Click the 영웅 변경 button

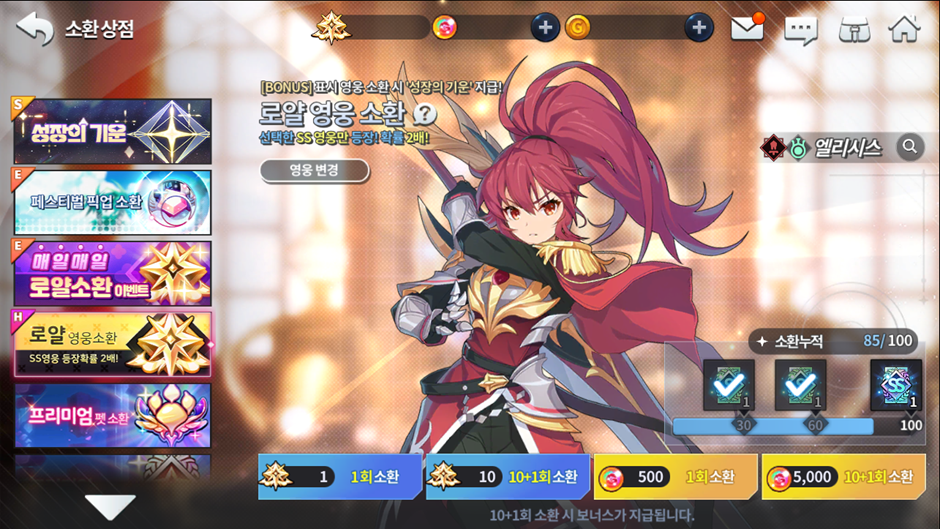click(313, 171)
